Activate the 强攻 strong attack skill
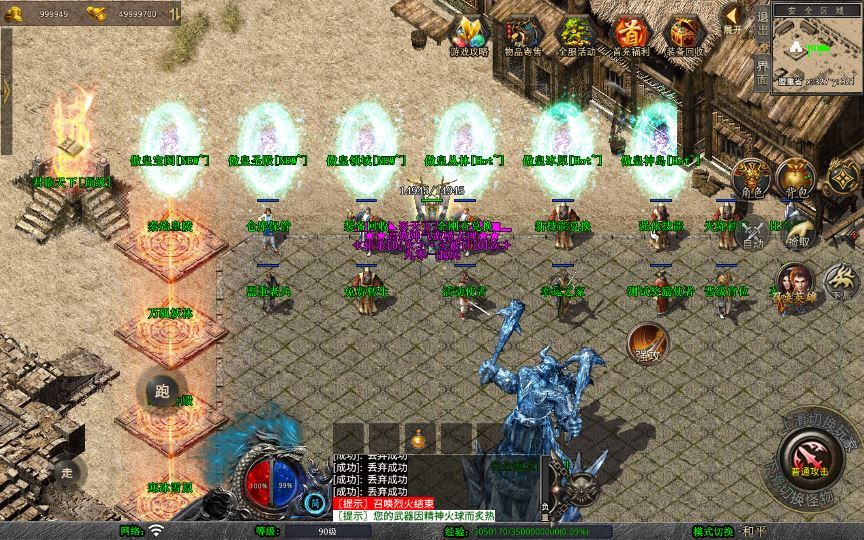The image size is (864, 540). [646, 342]
